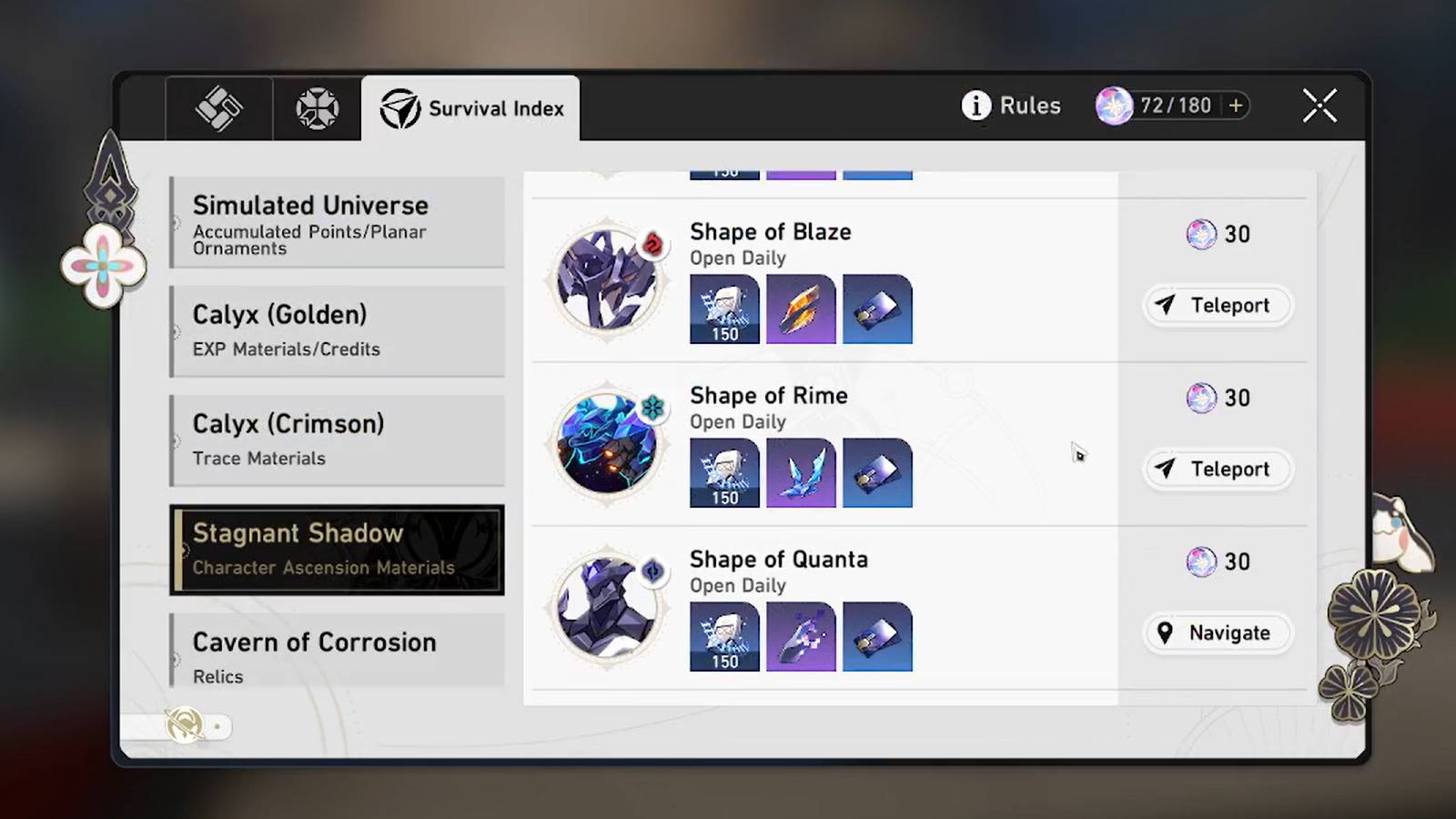Image resolution: width=1456 pixels, height=819 pixels.
Task: Click the leftmost bound-satchels tab icon
Action: click(218, 106)
